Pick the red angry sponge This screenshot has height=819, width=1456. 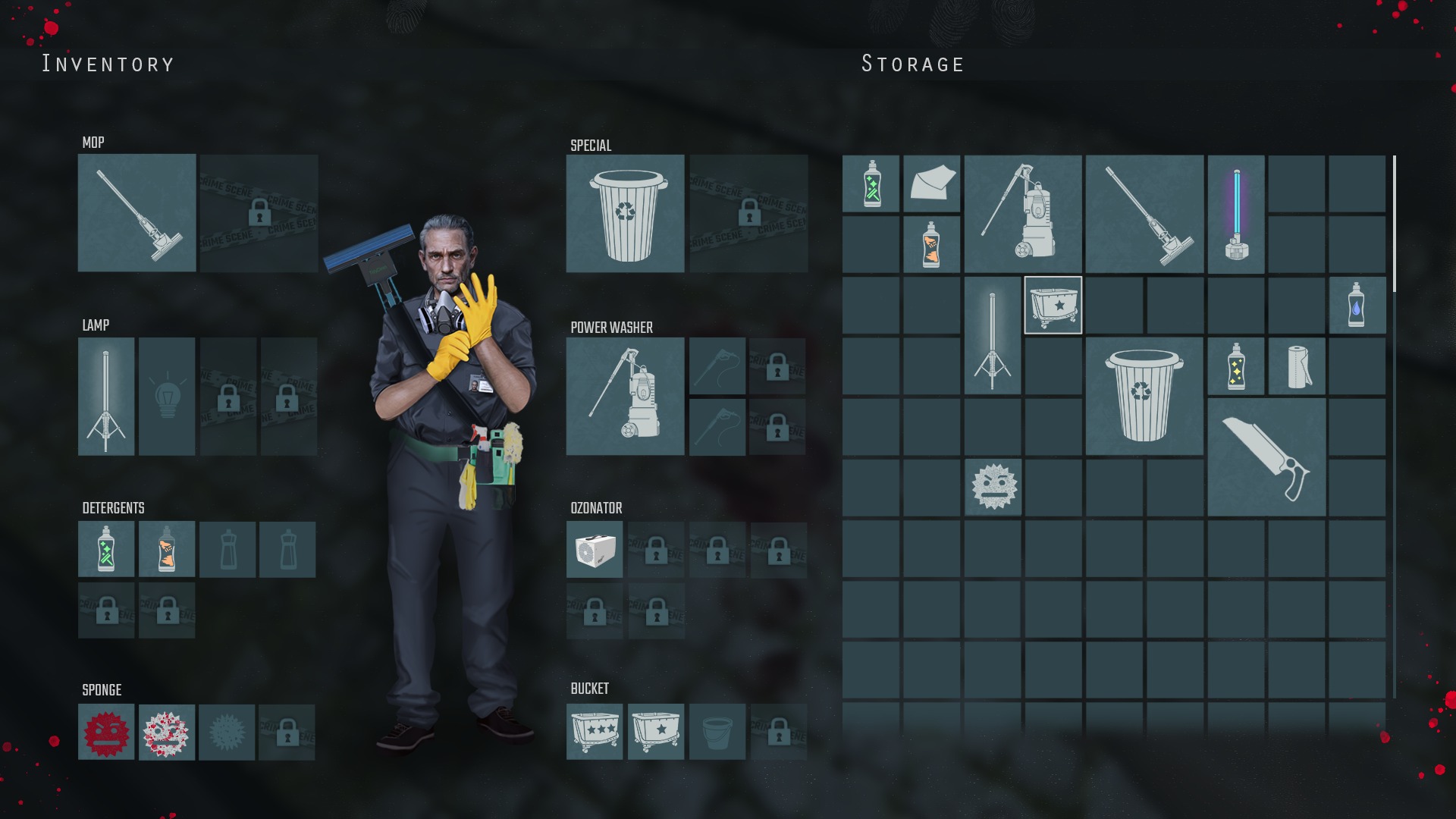(x=106, y=732)
